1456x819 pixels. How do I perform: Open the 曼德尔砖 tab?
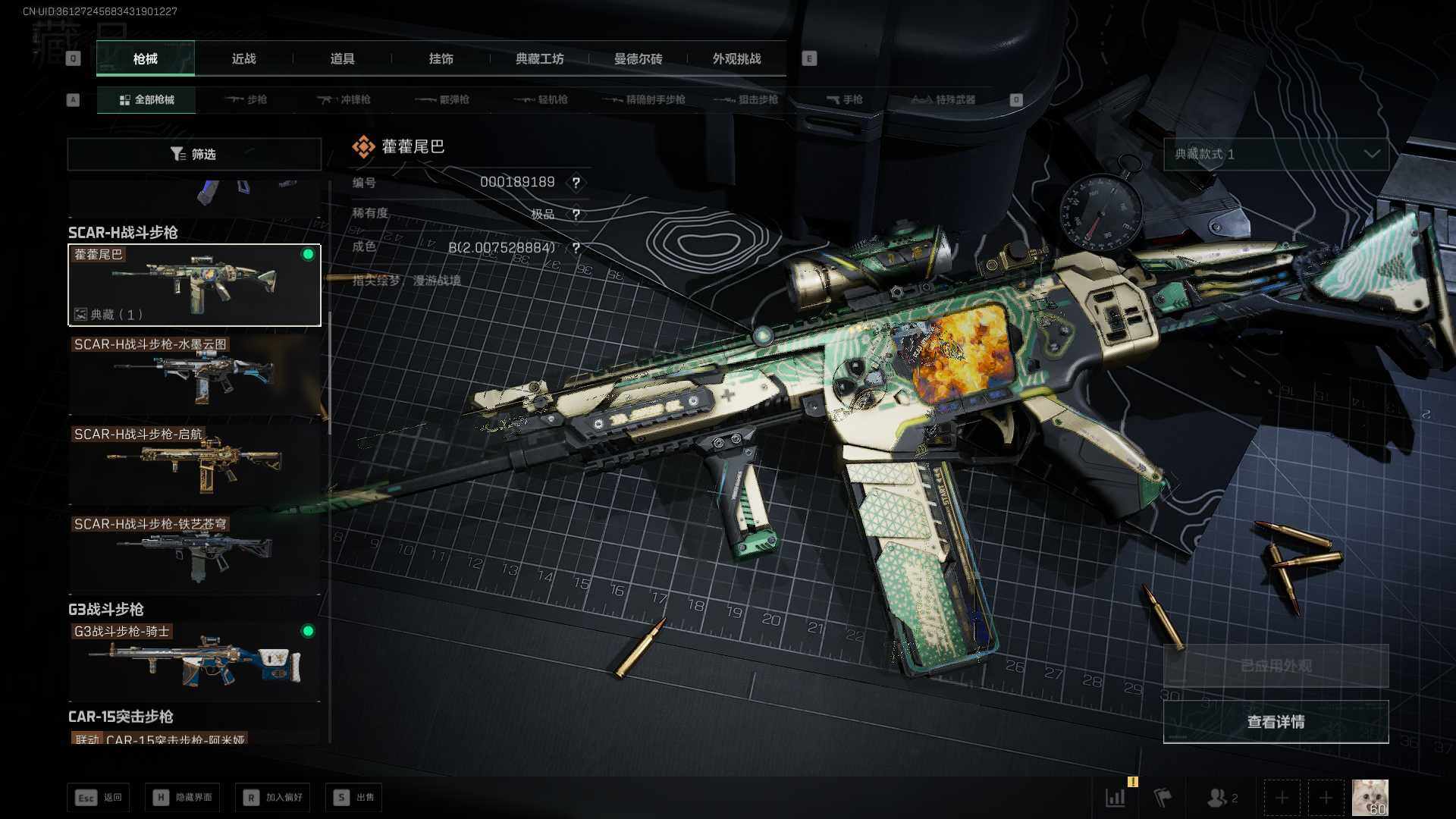(x=638, y=59)
